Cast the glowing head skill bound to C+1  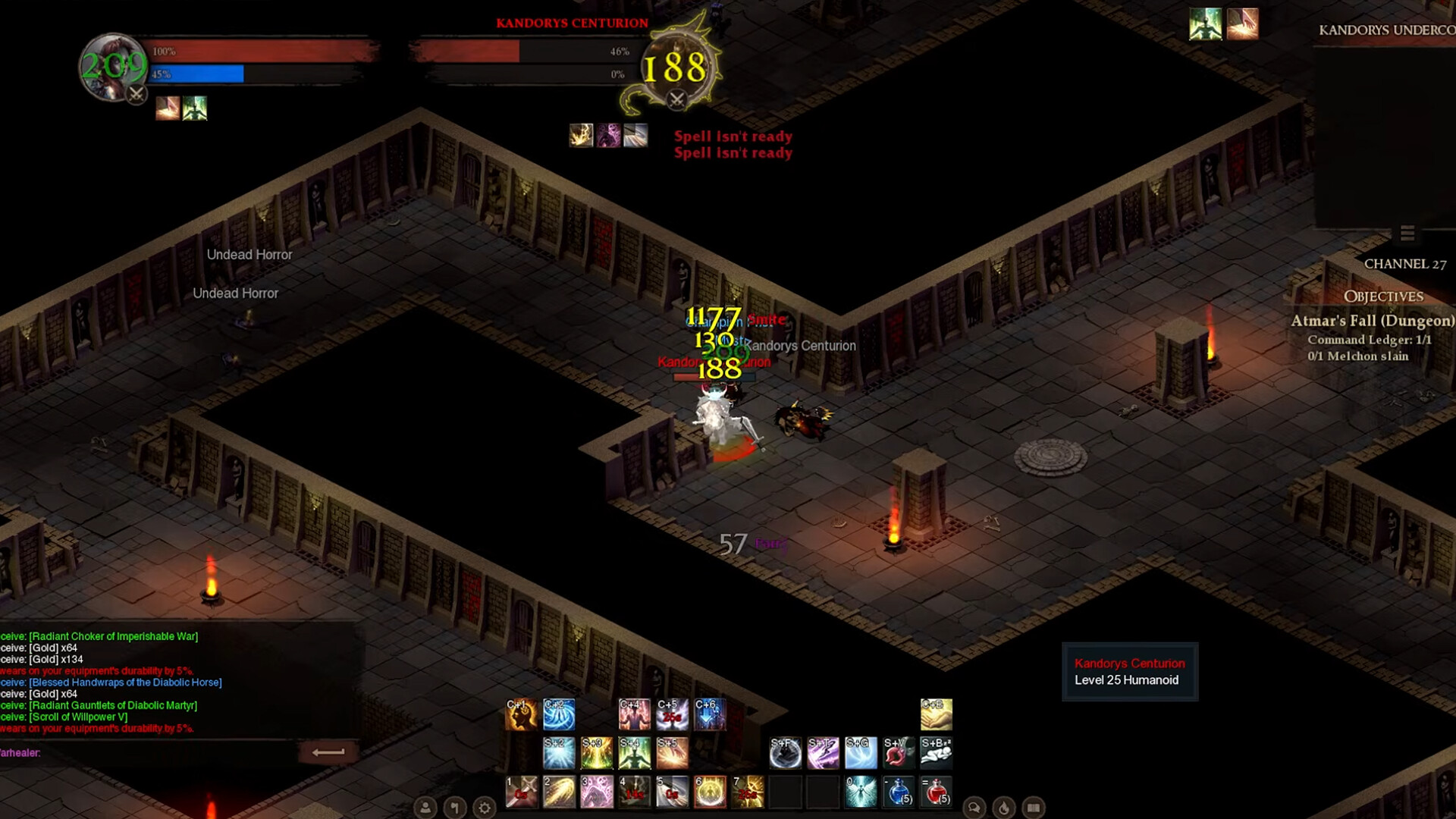(x=521, y=714)
